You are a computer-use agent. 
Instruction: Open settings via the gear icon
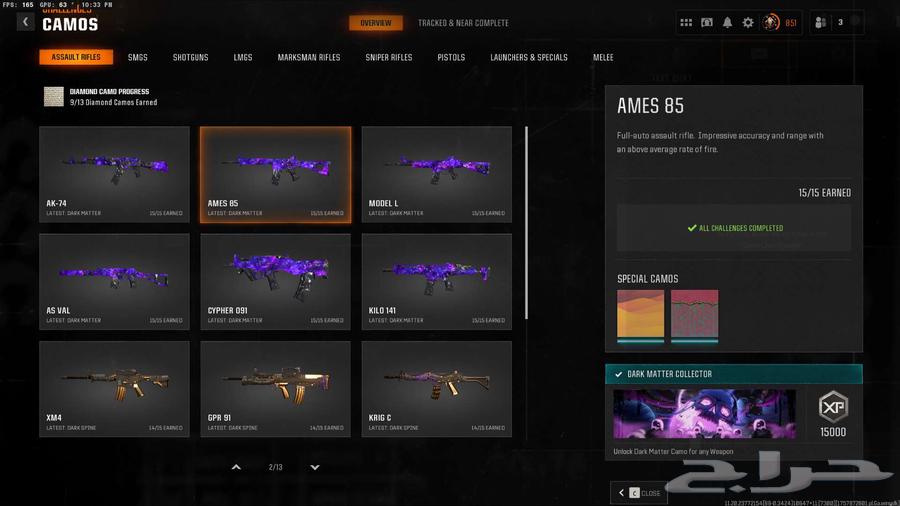click(748, 23)
